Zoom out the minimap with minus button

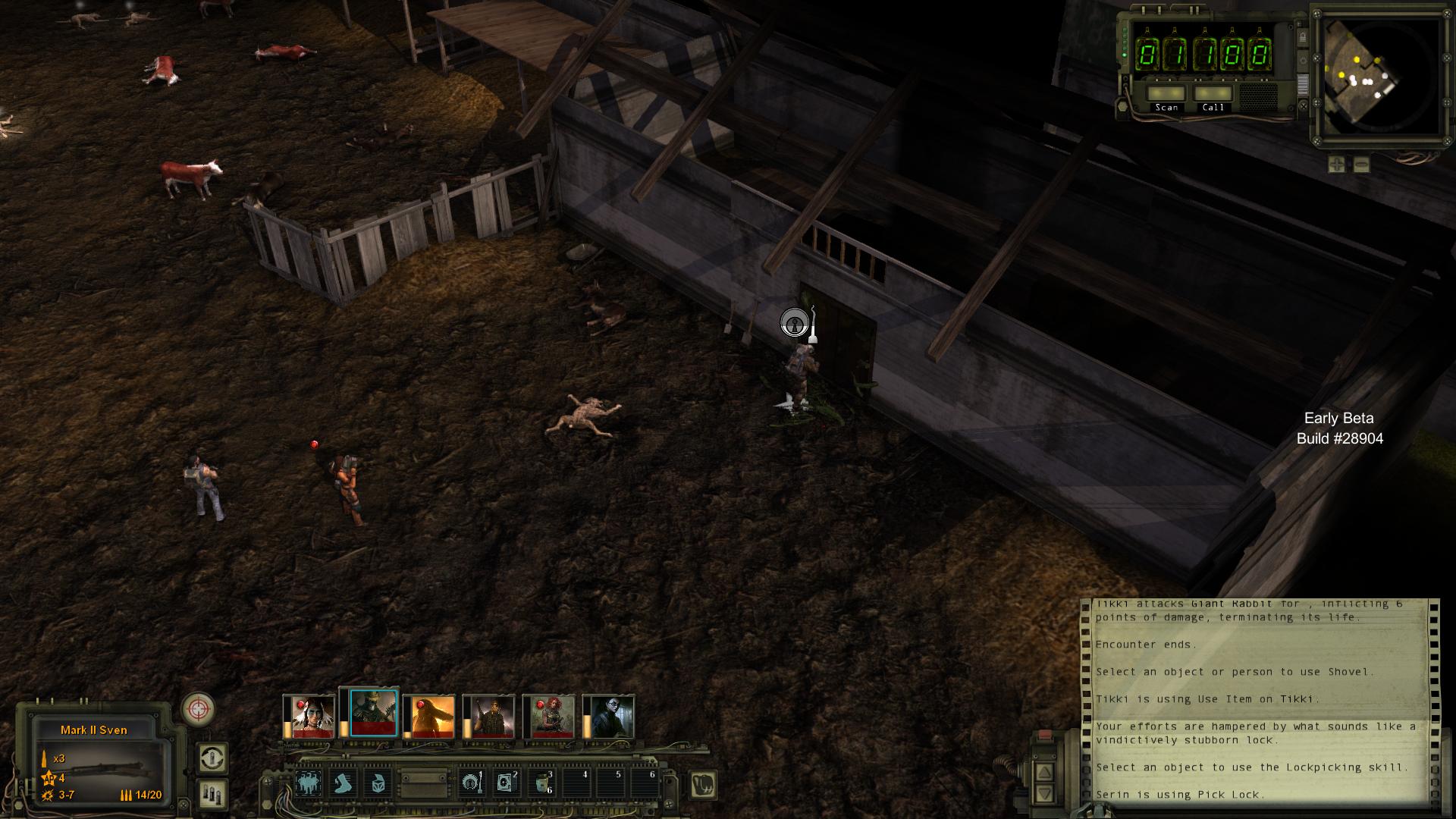pos(1362,164)
